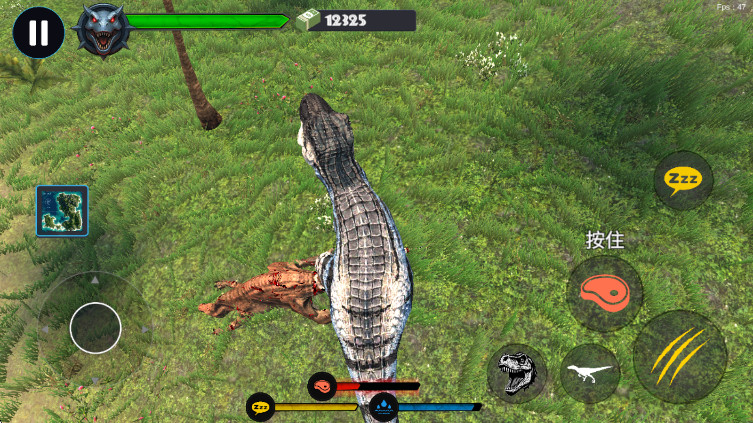Viewport: 753px width, 423px height.
Task: Click the green cash money icon
Action: click(x=305, y=20)
